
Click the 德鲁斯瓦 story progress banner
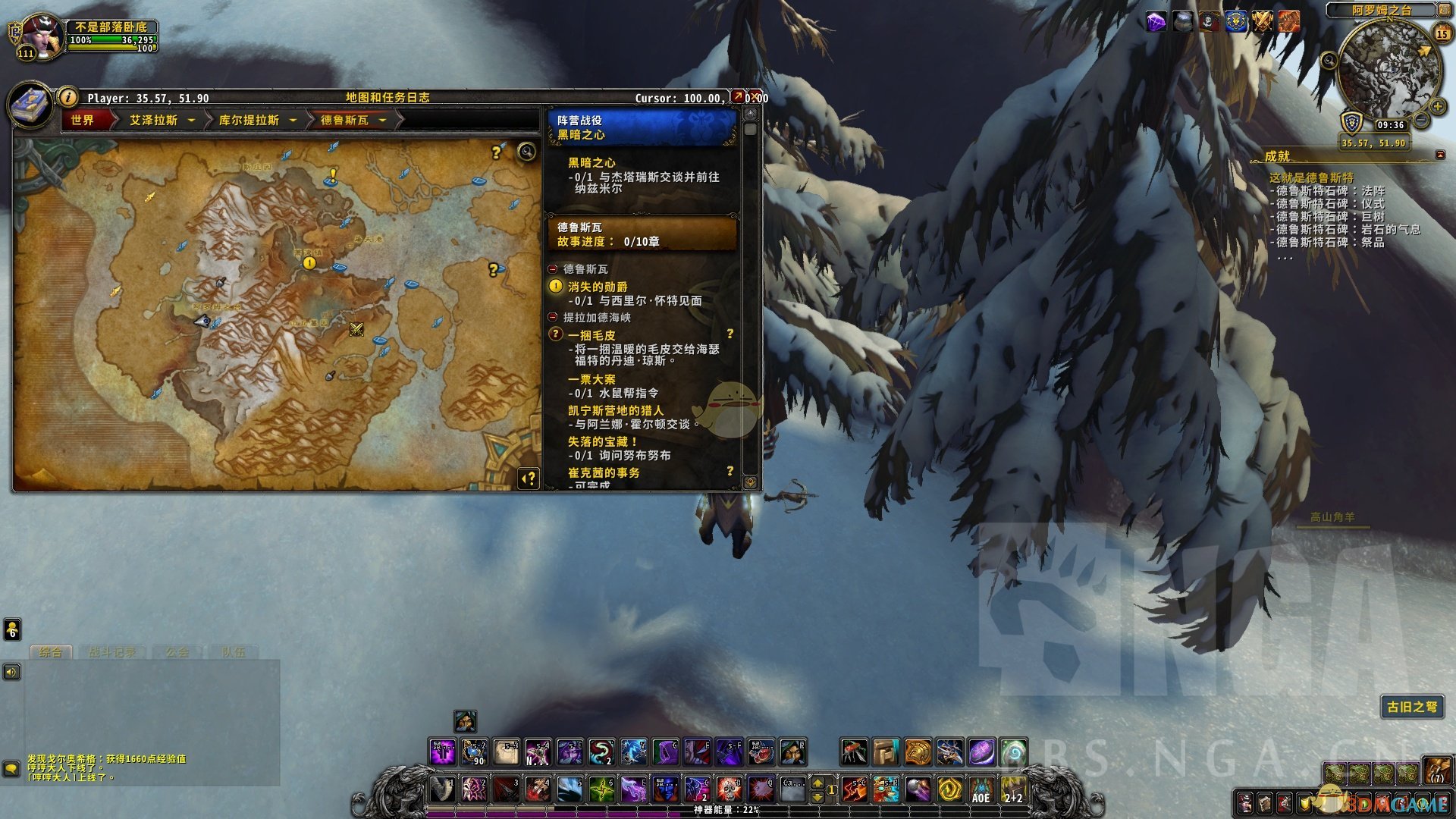642,234
